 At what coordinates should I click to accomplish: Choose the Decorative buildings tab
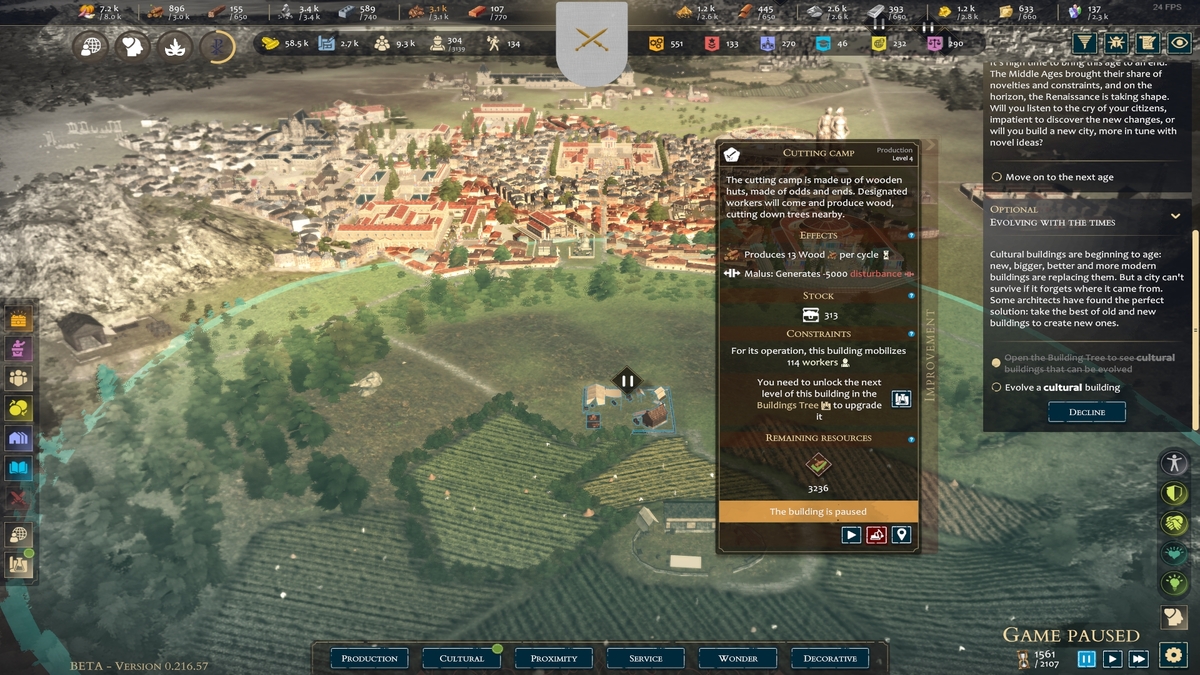(830, 658)
